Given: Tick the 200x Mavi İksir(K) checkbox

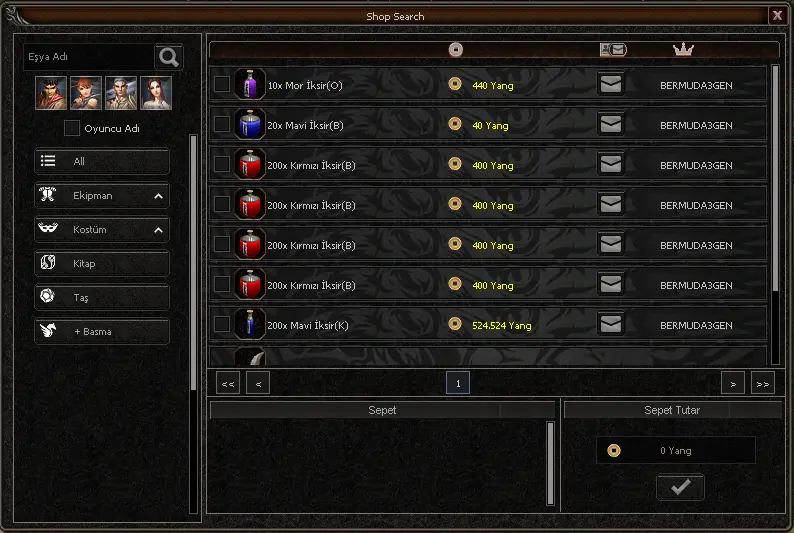Looking at the screenshot, I should pyautogui.click(x=222, y=325).
